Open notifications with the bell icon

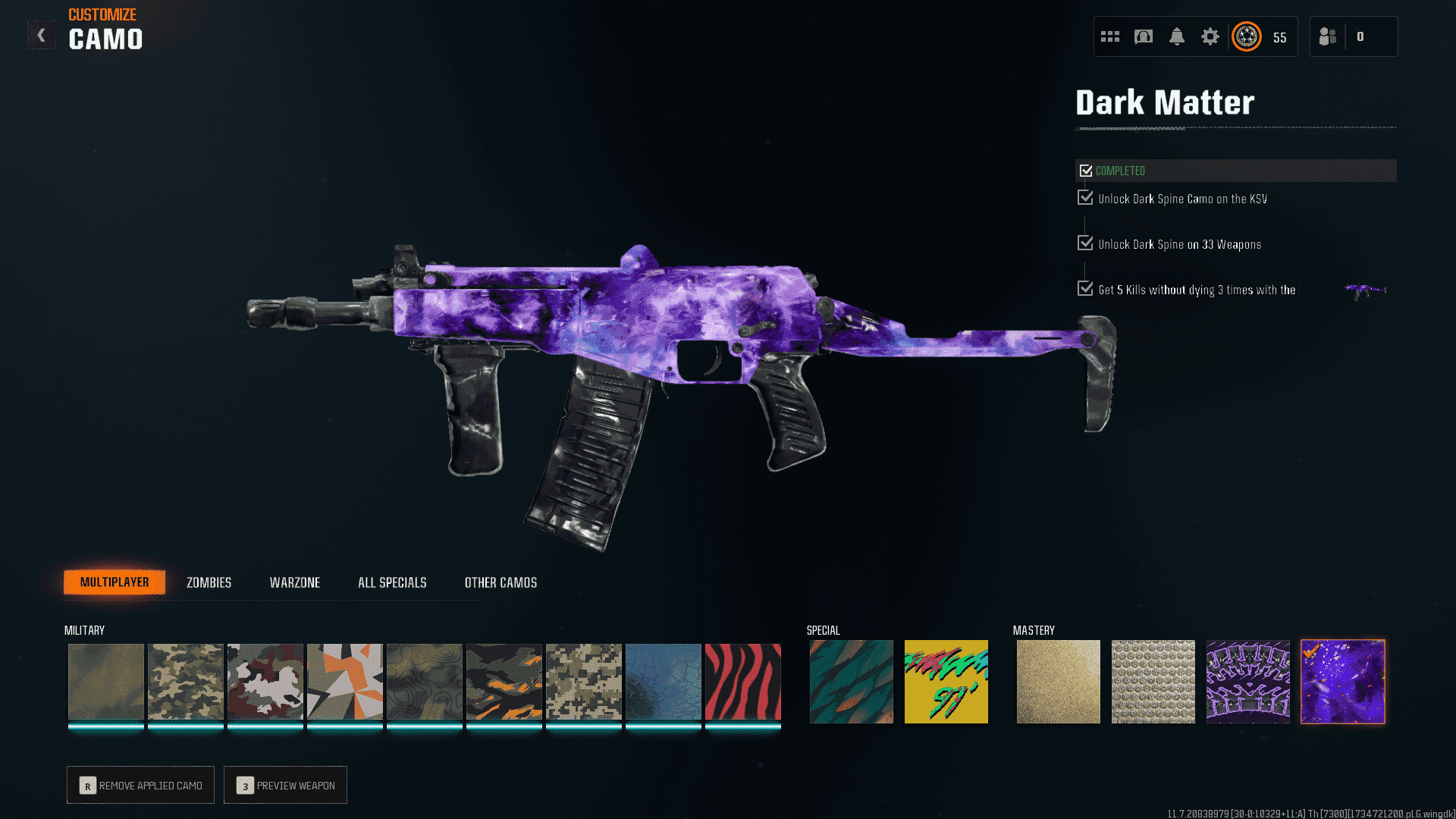coord(1176,36)
